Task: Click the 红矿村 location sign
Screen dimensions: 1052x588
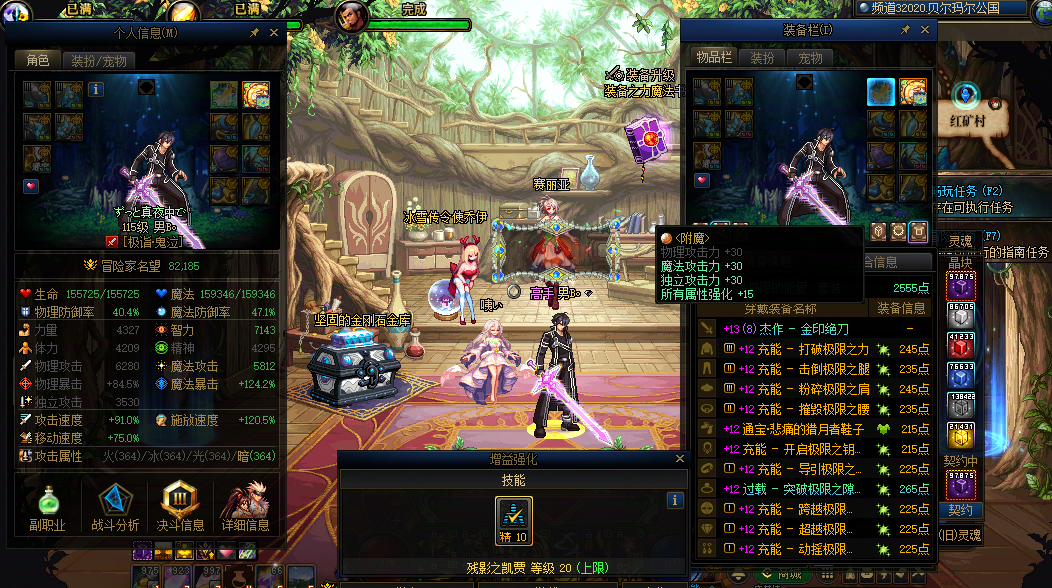Action: (x=968, y=120)
